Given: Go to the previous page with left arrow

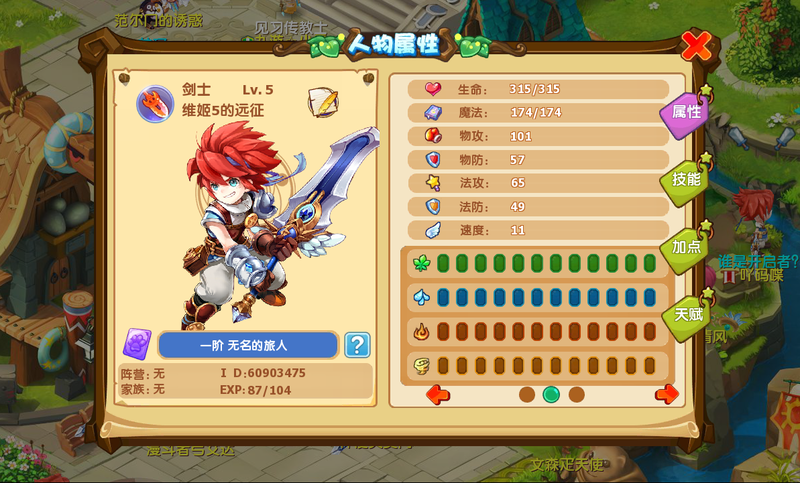Looking at the screenshot, I should [x=438, y=394].
